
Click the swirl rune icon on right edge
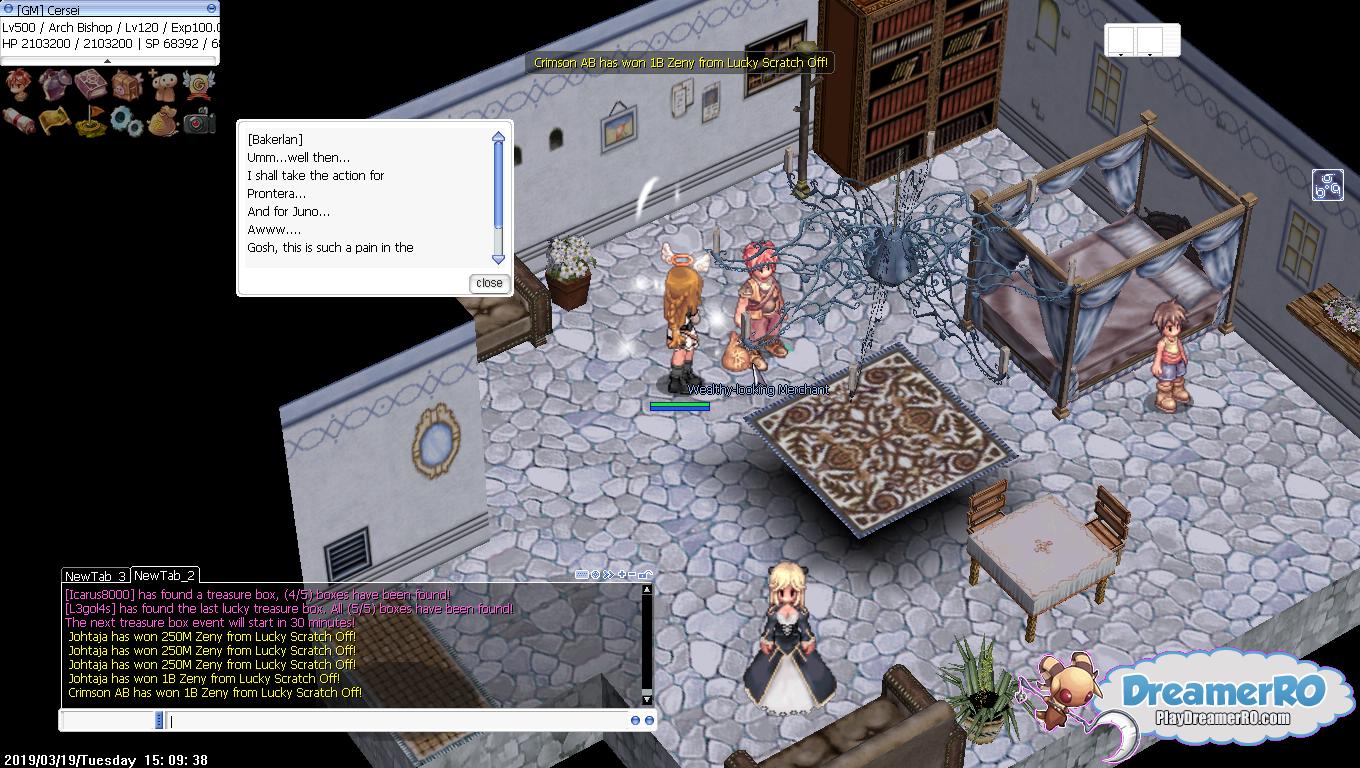point(1328,185)
